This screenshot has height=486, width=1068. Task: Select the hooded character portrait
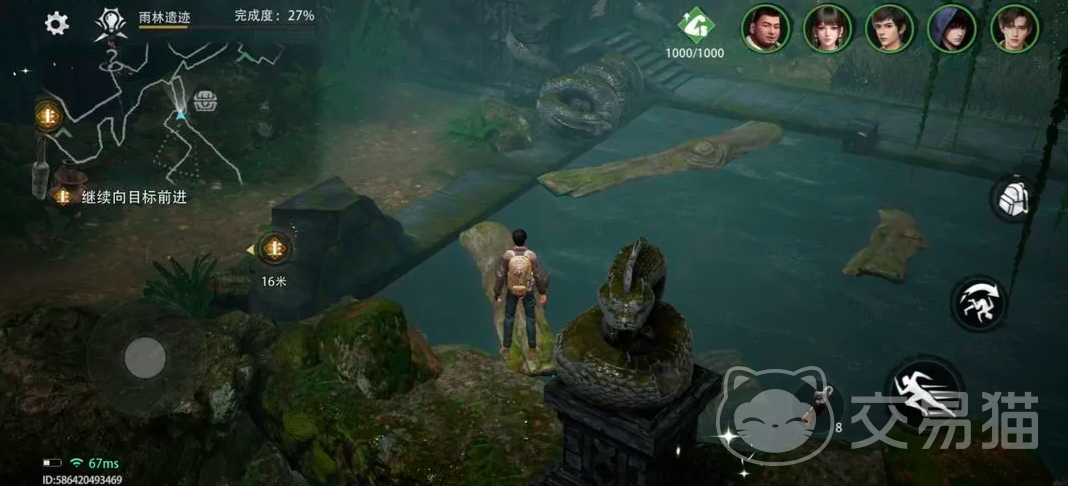[952, 28]
